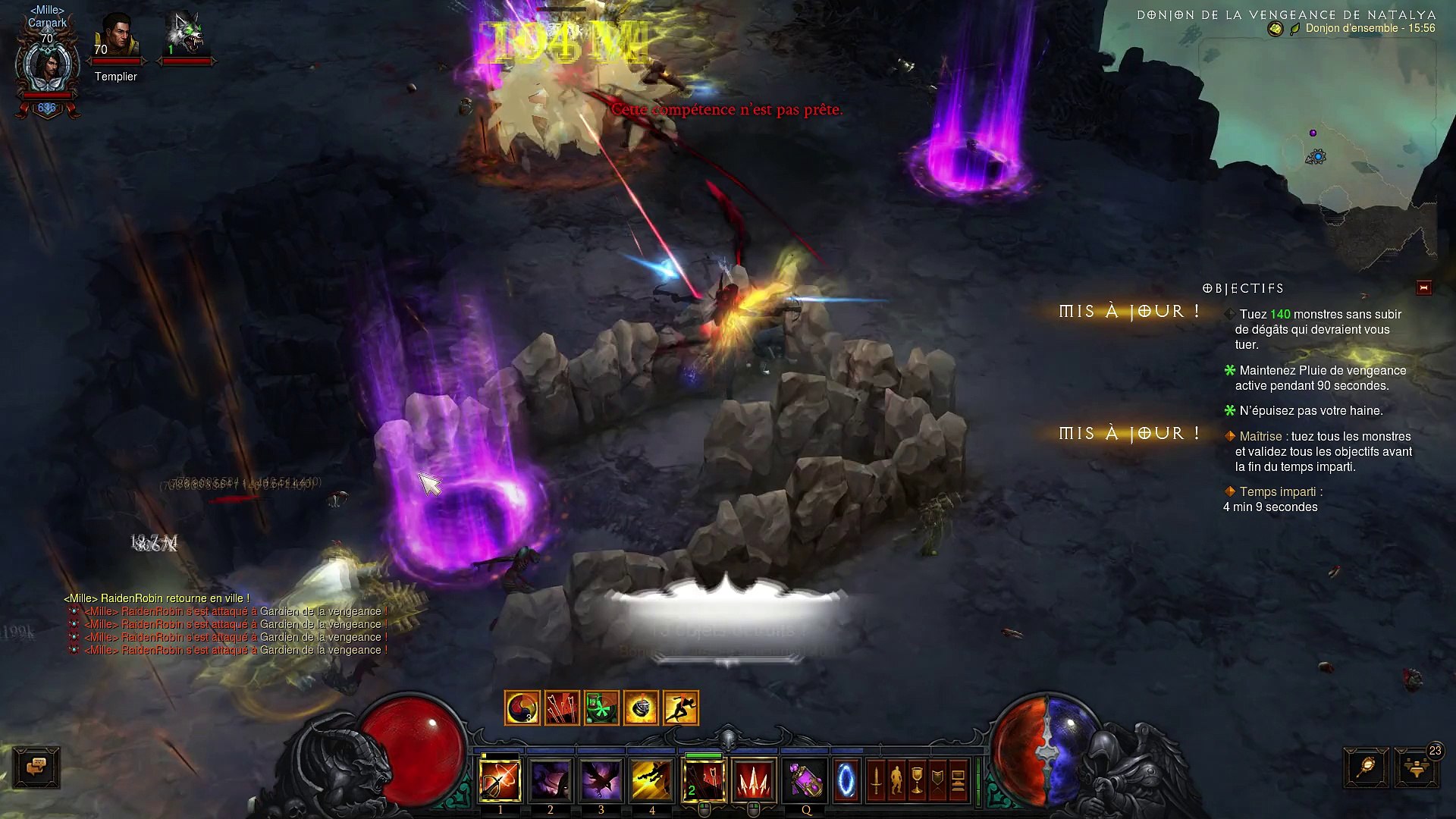Activate the crossbow shot skill in slot 1

point(500,780)
